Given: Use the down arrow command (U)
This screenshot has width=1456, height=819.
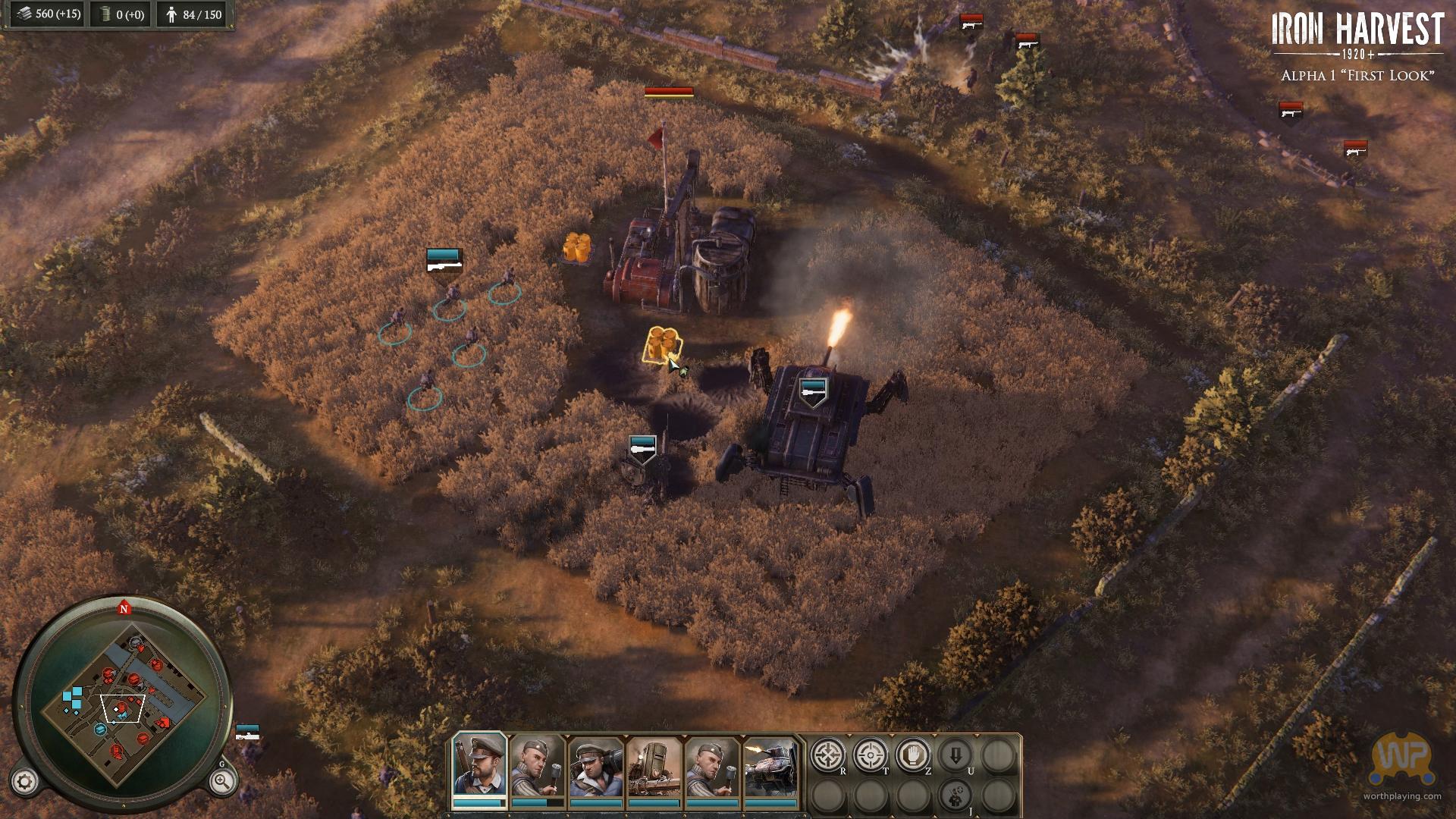Looking at the screenshot, I should (955, 755).
